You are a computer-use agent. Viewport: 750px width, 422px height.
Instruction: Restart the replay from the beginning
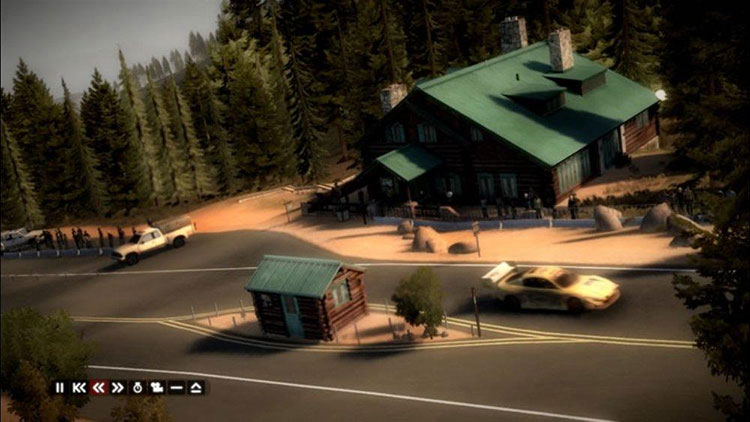[79, 387]
